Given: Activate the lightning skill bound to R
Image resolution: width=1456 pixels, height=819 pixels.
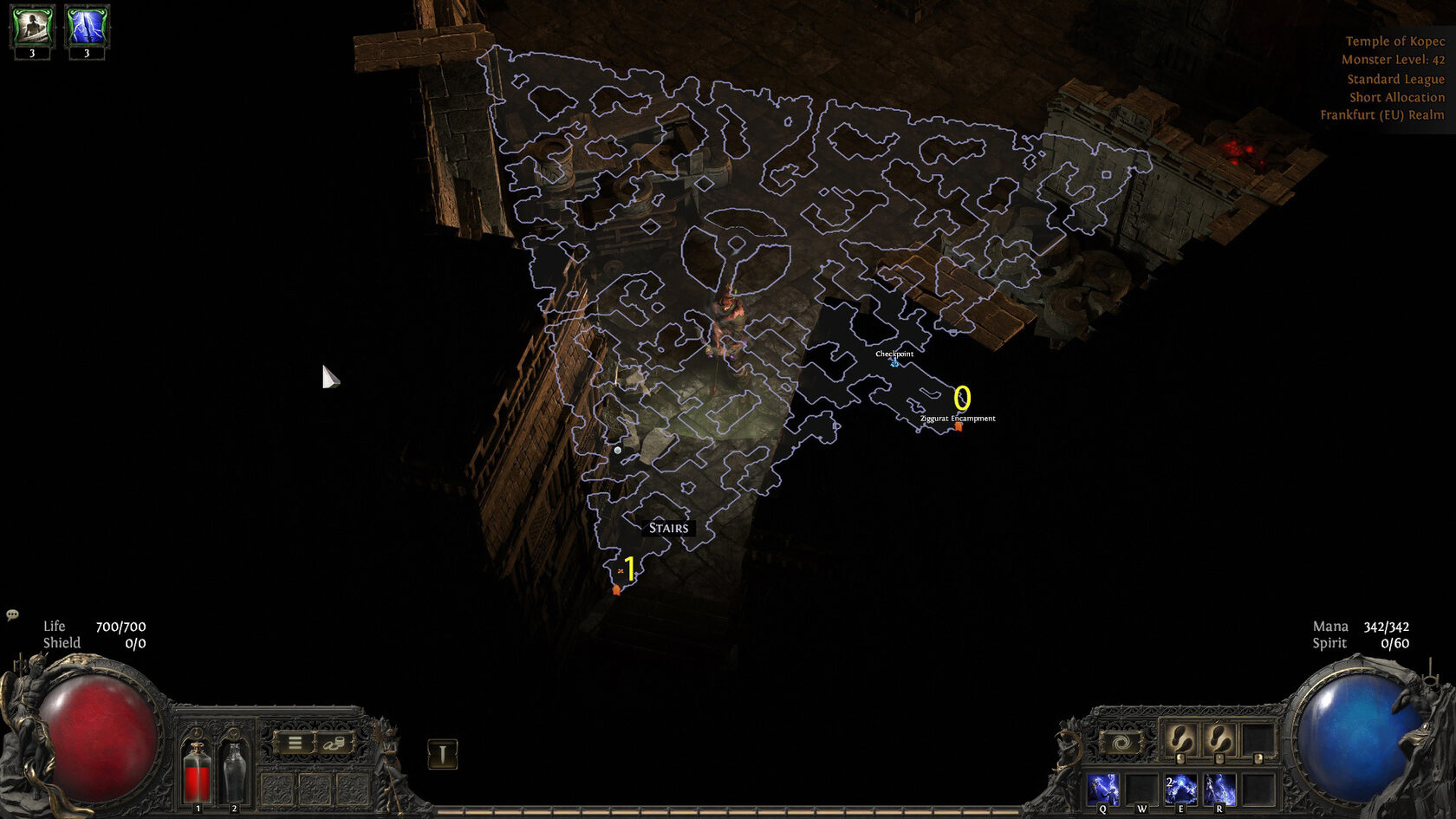Looking at the screenshot, I should pos(1219,790).
